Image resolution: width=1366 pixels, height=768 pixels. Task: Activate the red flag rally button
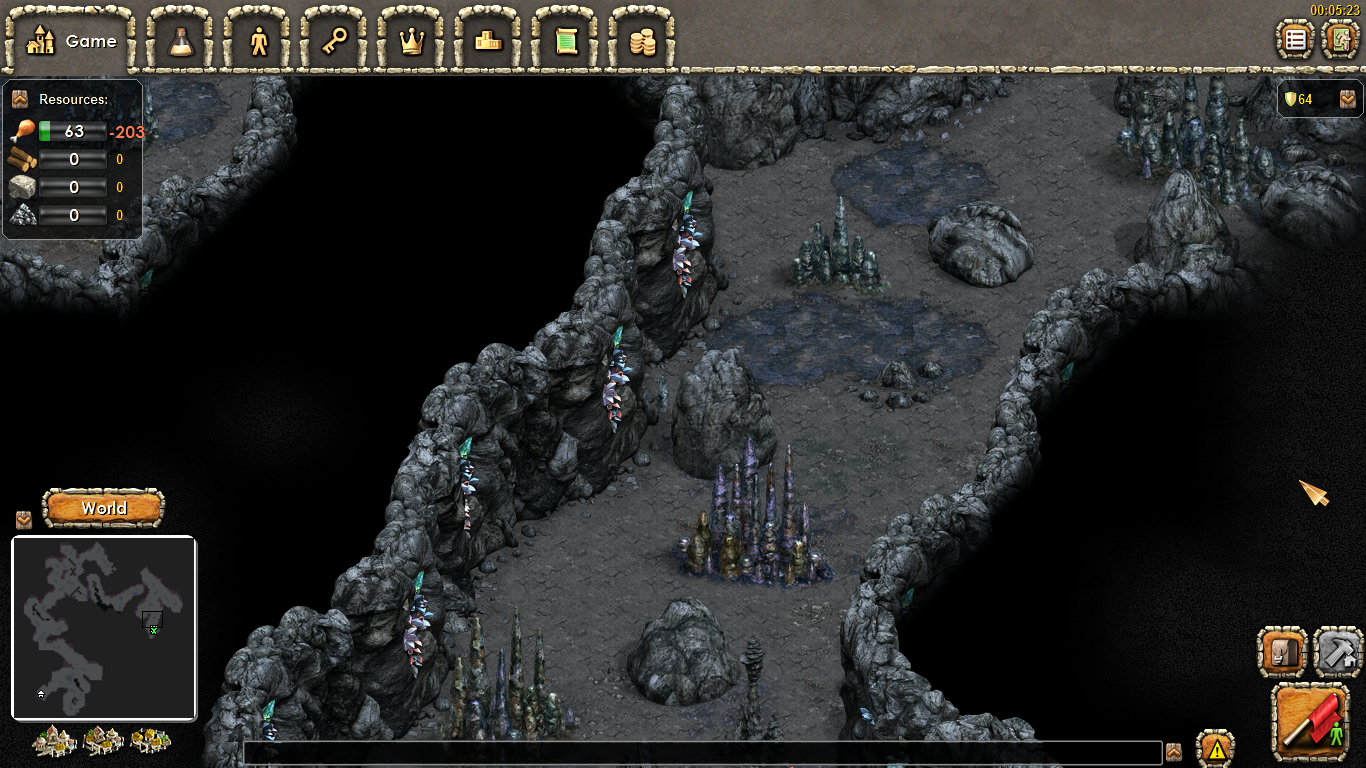(x=1310, y=721)
